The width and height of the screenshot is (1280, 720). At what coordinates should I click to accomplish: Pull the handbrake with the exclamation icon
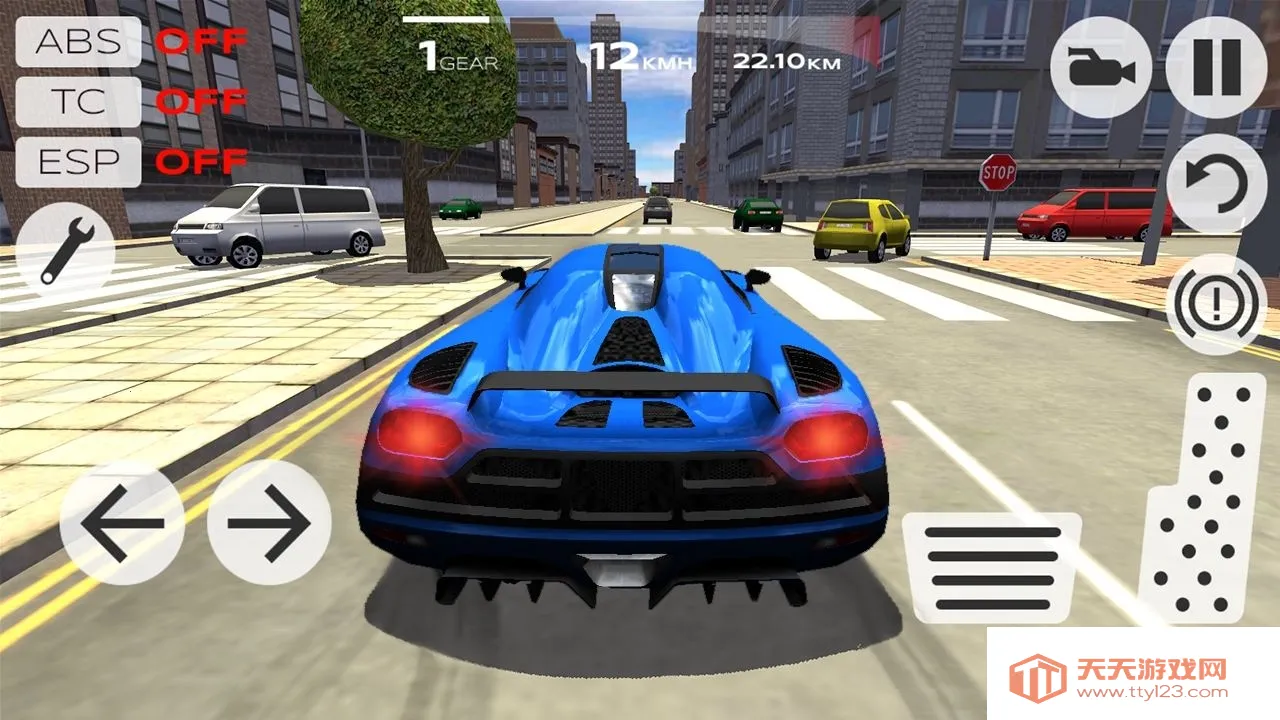pyautogui.click(x=1218, y=298)
